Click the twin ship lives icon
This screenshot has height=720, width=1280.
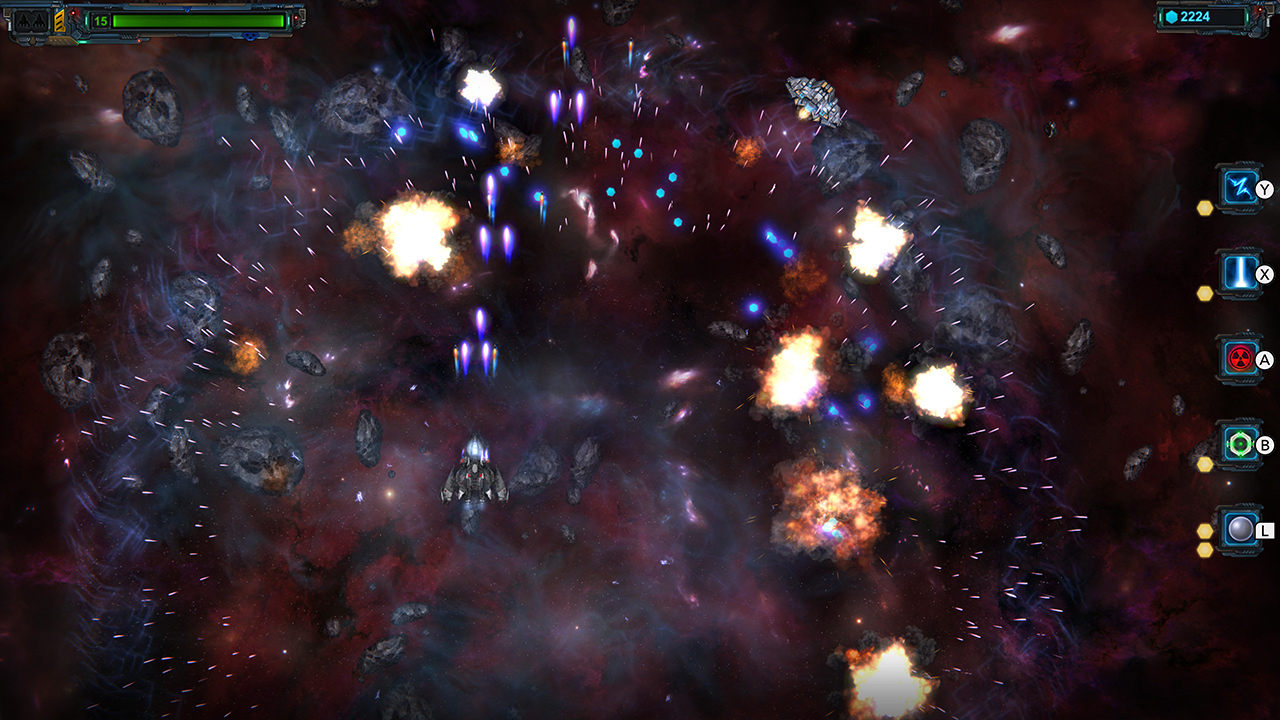(29, 21)
